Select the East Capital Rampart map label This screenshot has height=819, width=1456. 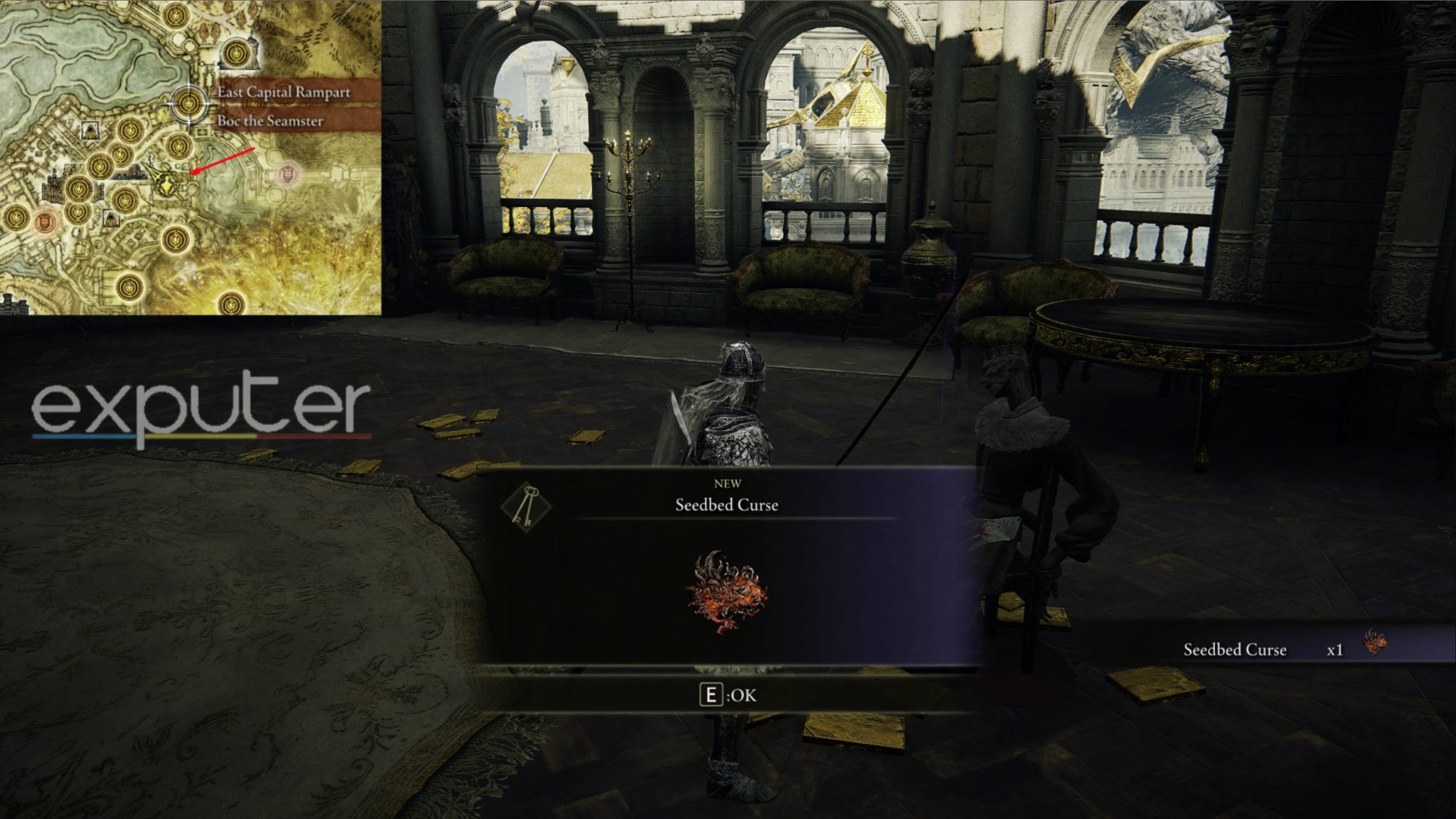[x=284, y=92]
